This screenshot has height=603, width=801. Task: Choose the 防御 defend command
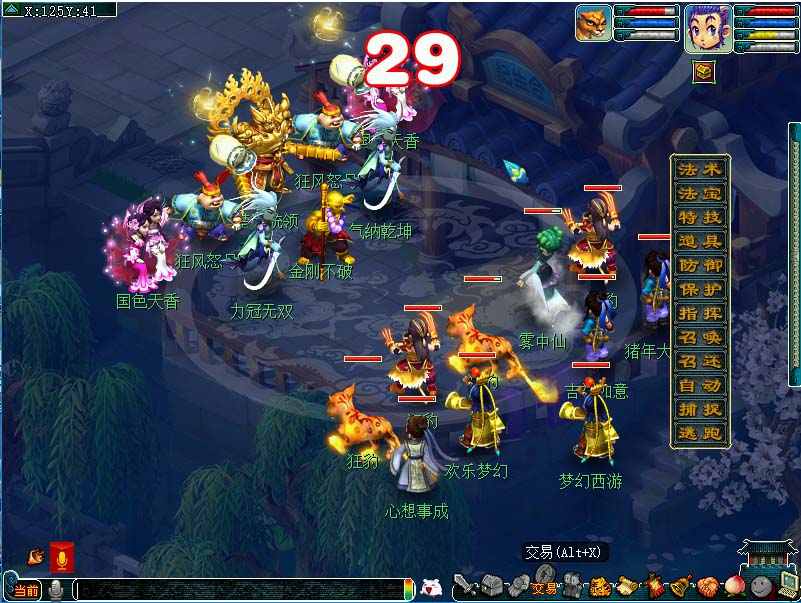click(x=699, y=265)
